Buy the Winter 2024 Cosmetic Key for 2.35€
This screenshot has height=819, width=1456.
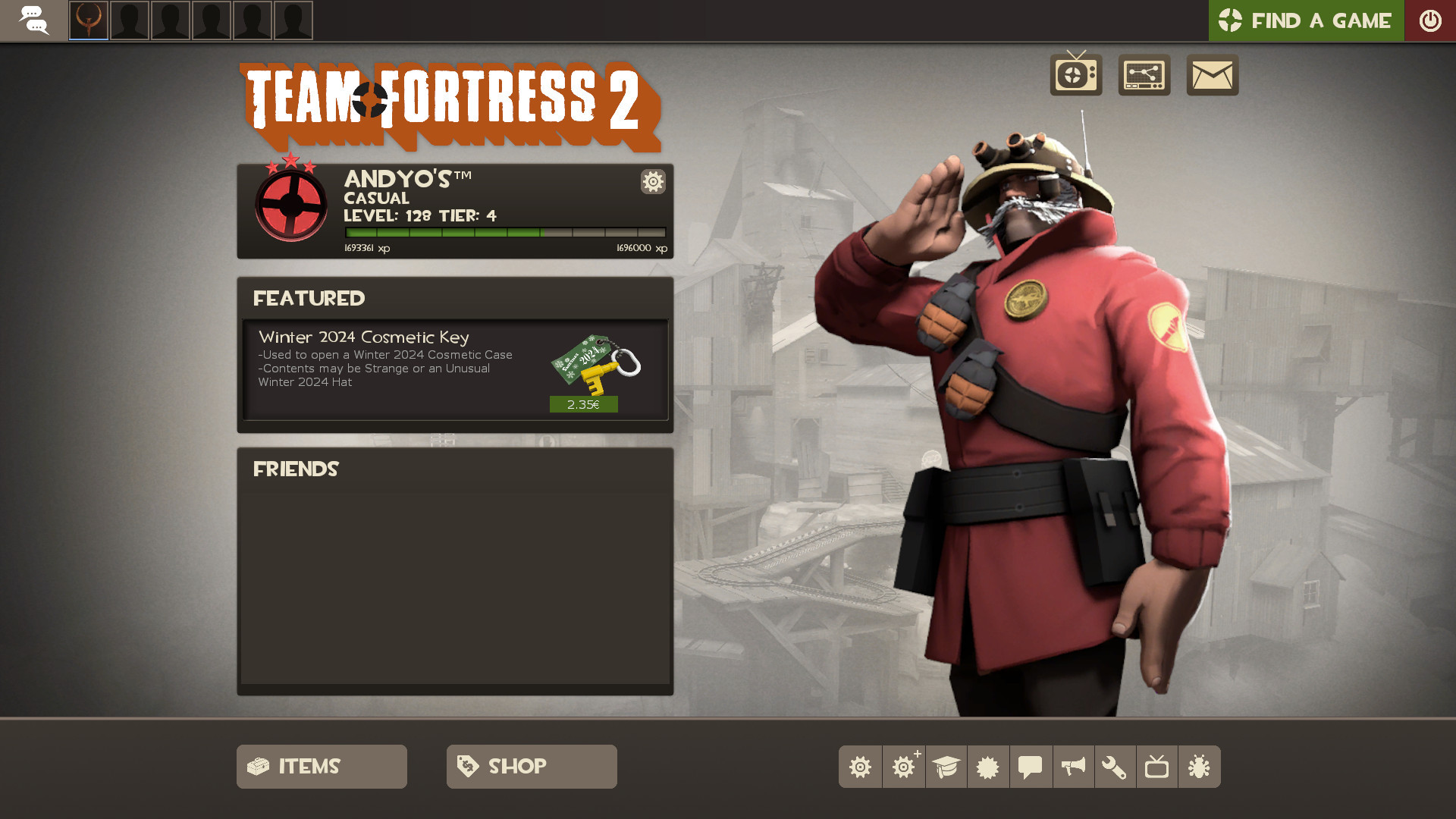coord(582,404)
